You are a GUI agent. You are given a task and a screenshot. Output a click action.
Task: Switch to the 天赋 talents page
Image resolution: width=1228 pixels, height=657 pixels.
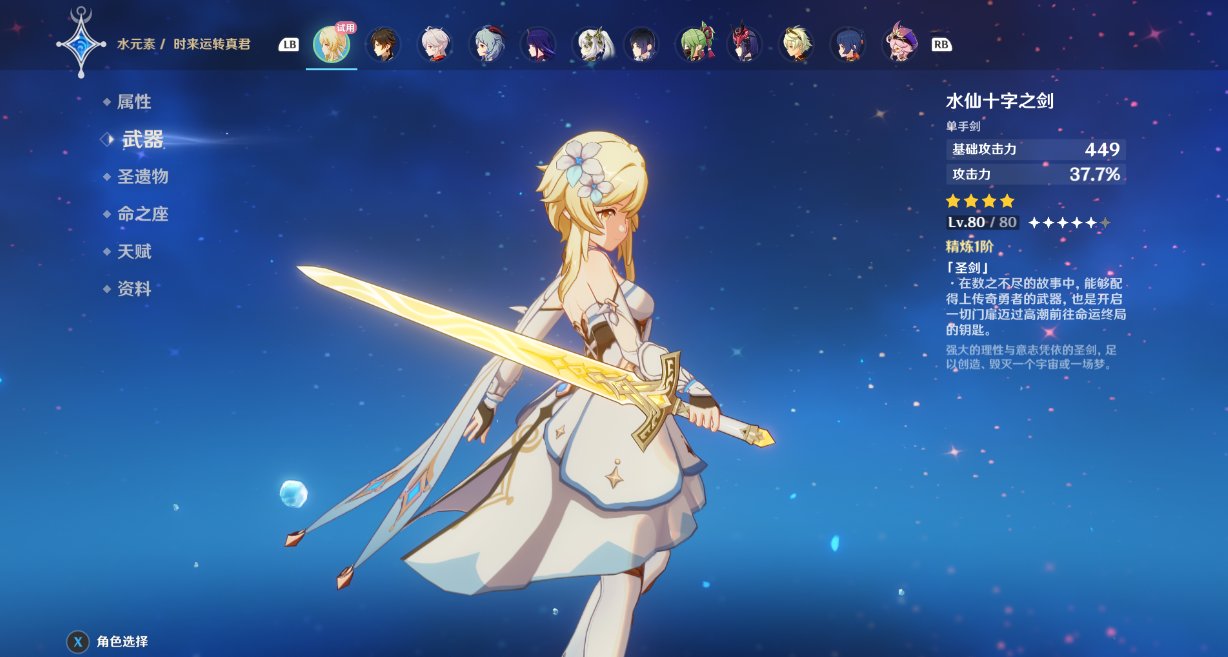(134, 252)
